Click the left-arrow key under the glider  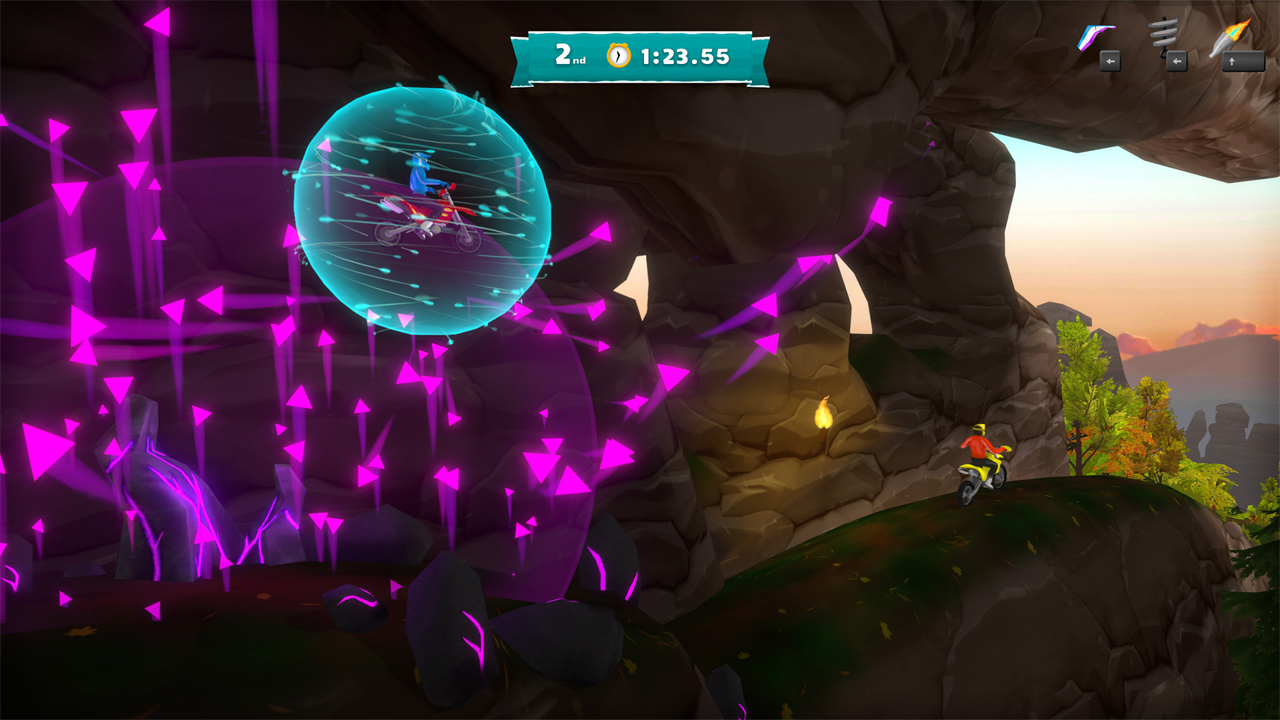tap(1110, 63)
